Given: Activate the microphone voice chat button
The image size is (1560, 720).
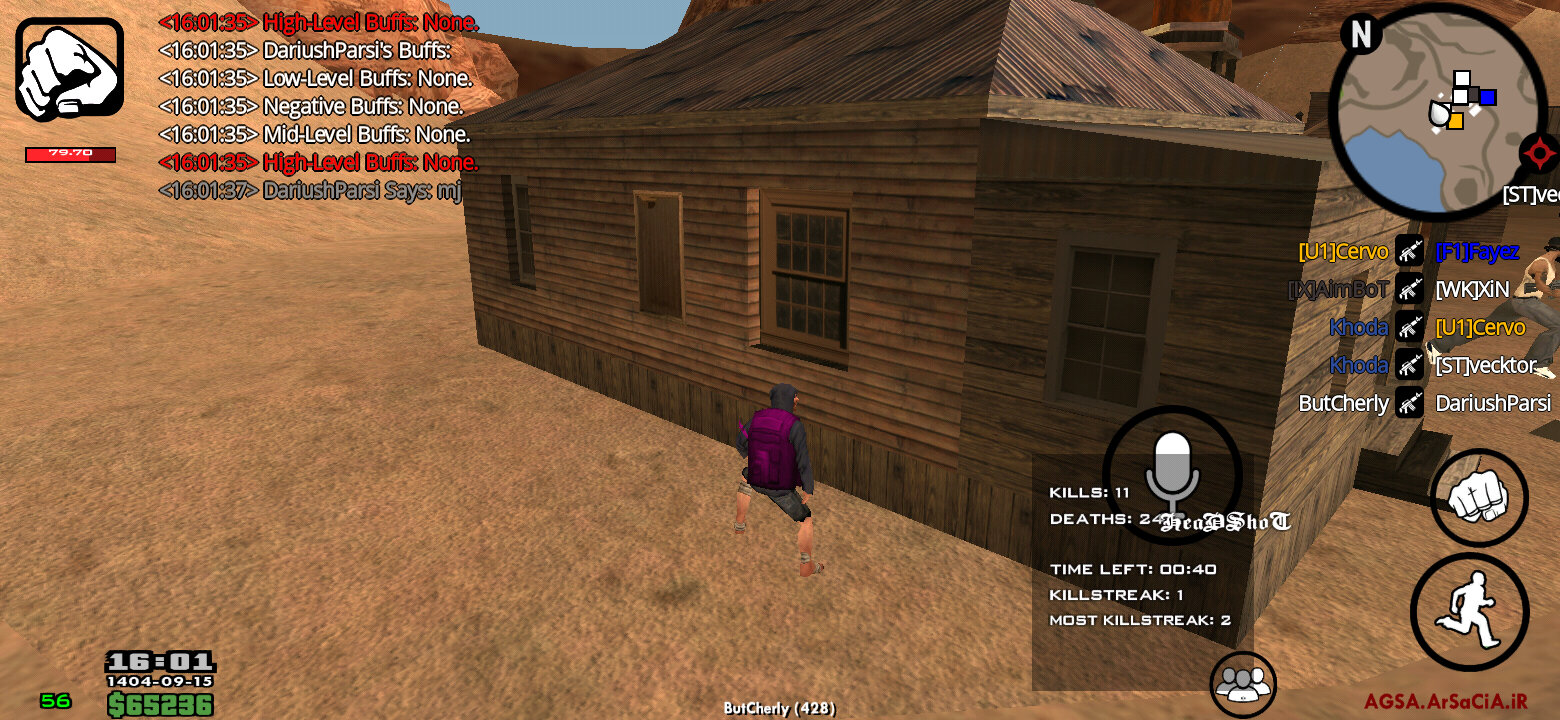Looking at the screenshot, I should click(1172, 473).
